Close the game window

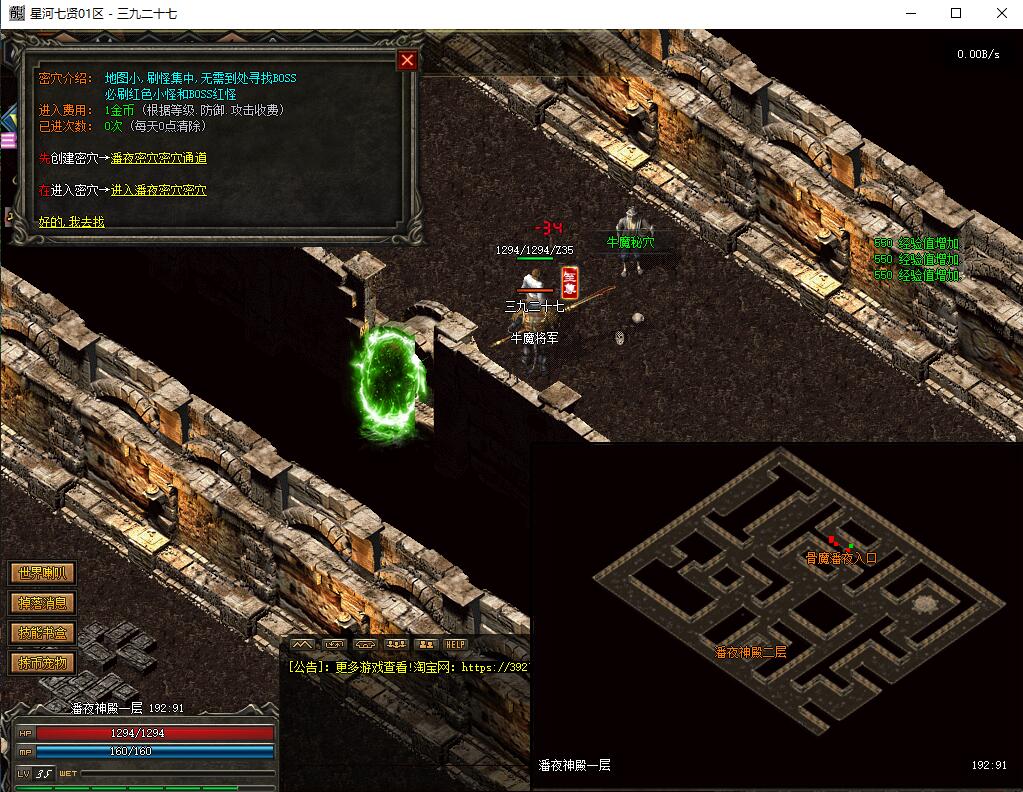[1001, 14]
